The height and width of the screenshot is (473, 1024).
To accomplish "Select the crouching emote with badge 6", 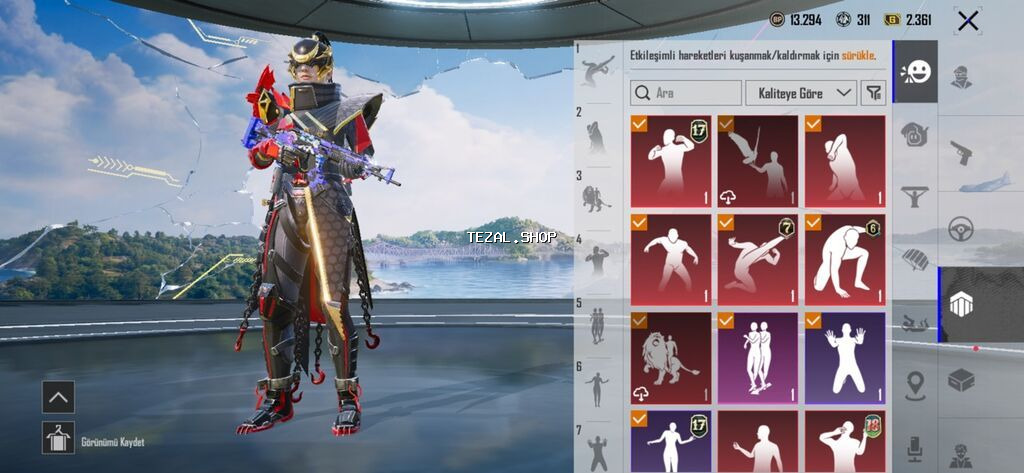I will pyautogui.click(x=845, y=259).
